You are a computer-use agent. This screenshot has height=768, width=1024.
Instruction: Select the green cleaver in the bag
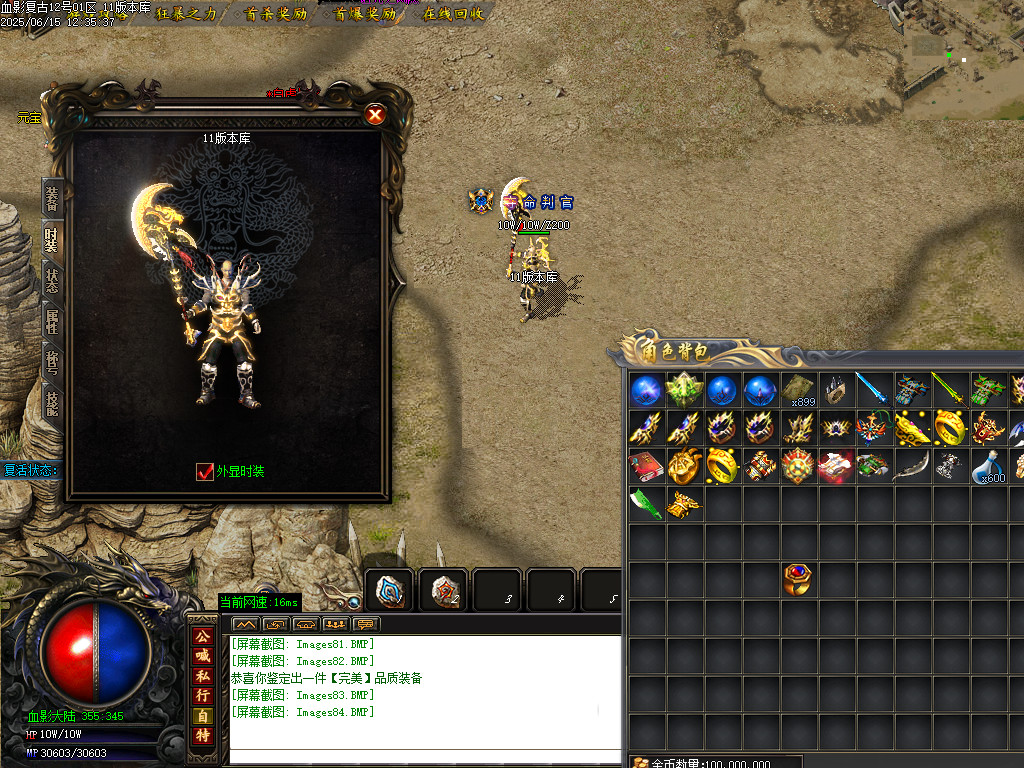[645, 504]
